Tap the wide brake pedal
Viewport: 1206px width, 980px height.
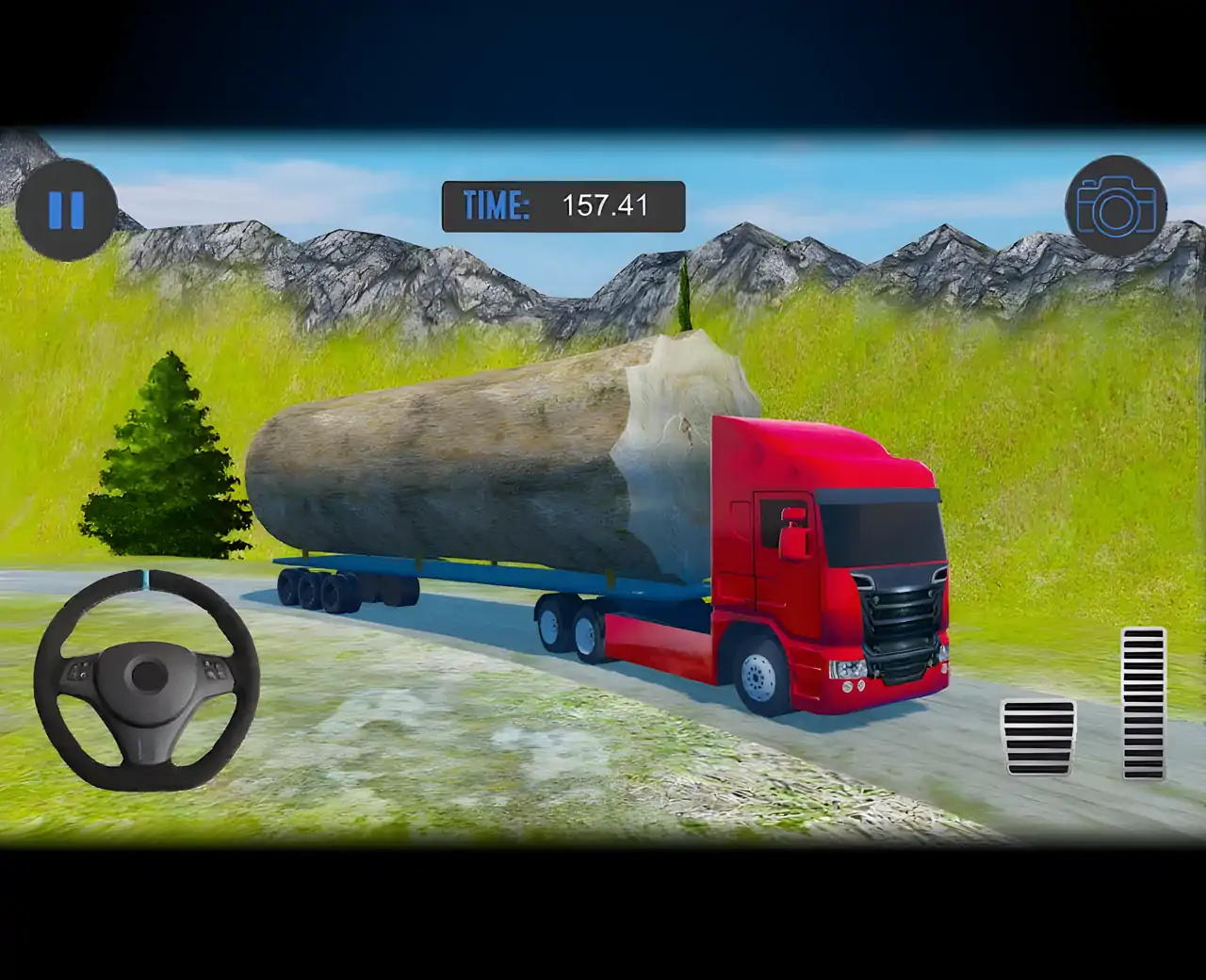click(1039, 737)
